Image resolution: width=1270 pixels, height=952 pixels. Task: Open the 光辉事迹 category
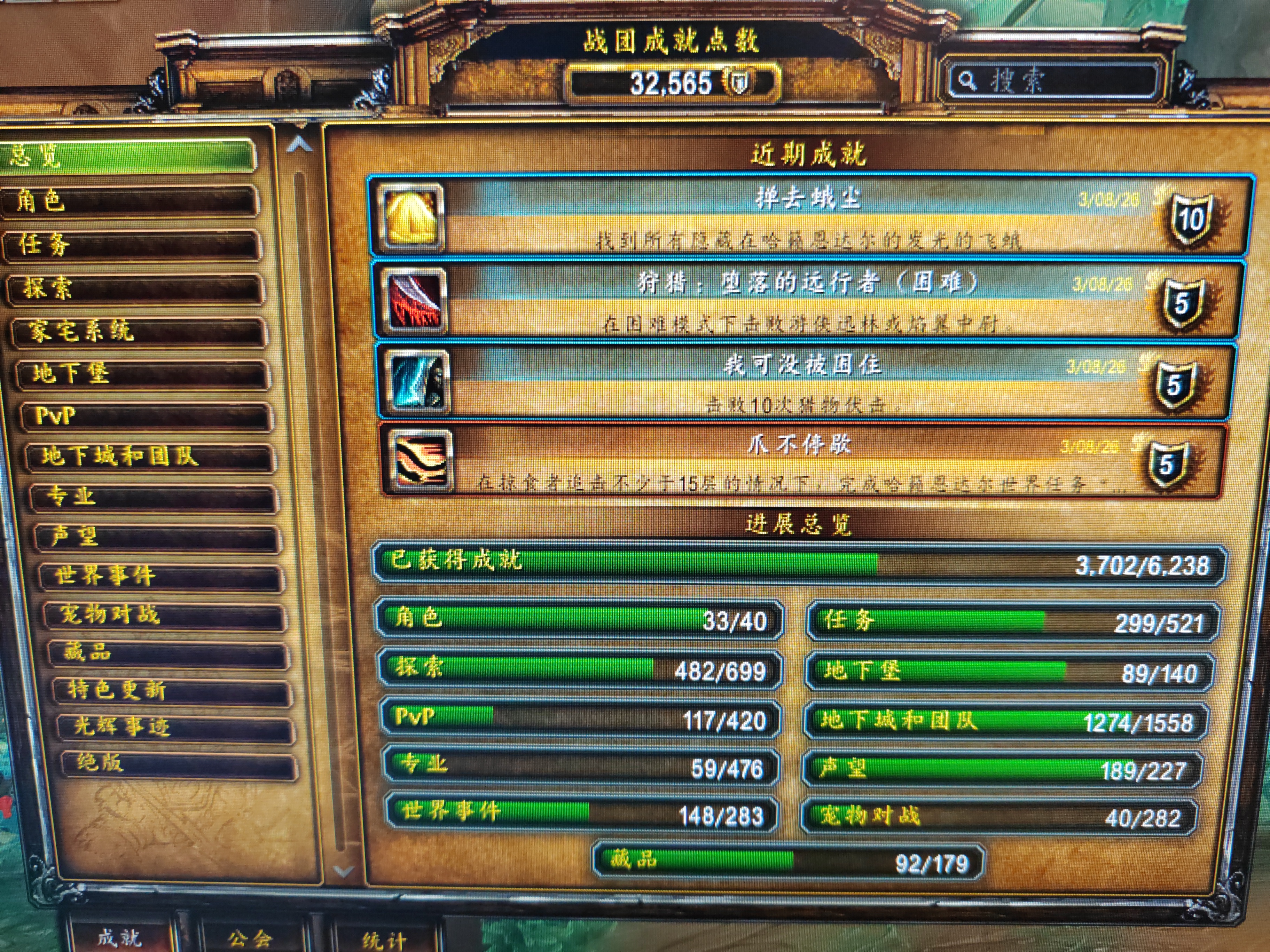coord(176,727)
